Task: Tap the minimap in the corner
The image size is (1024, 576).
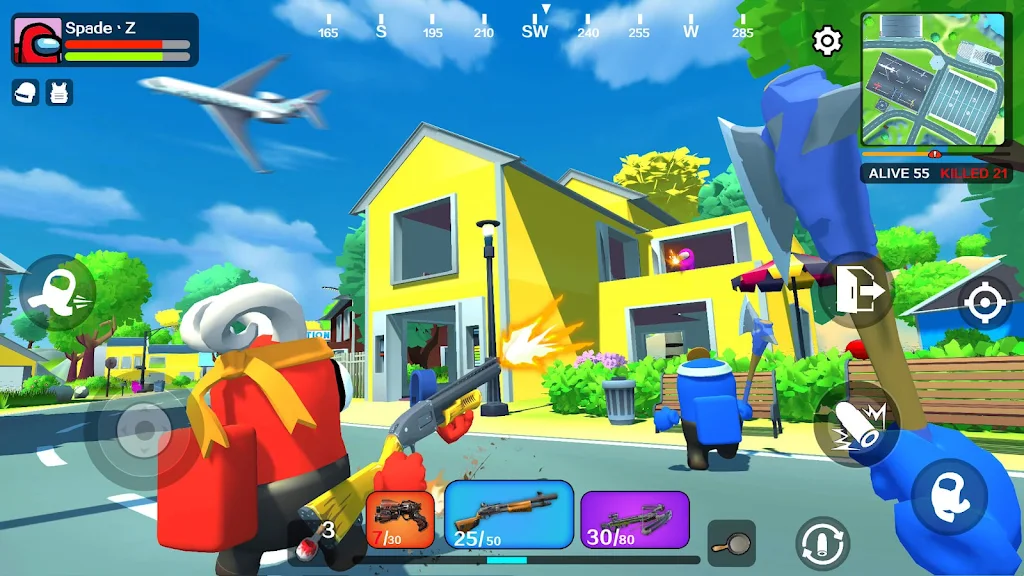Action: pos(933,80)
